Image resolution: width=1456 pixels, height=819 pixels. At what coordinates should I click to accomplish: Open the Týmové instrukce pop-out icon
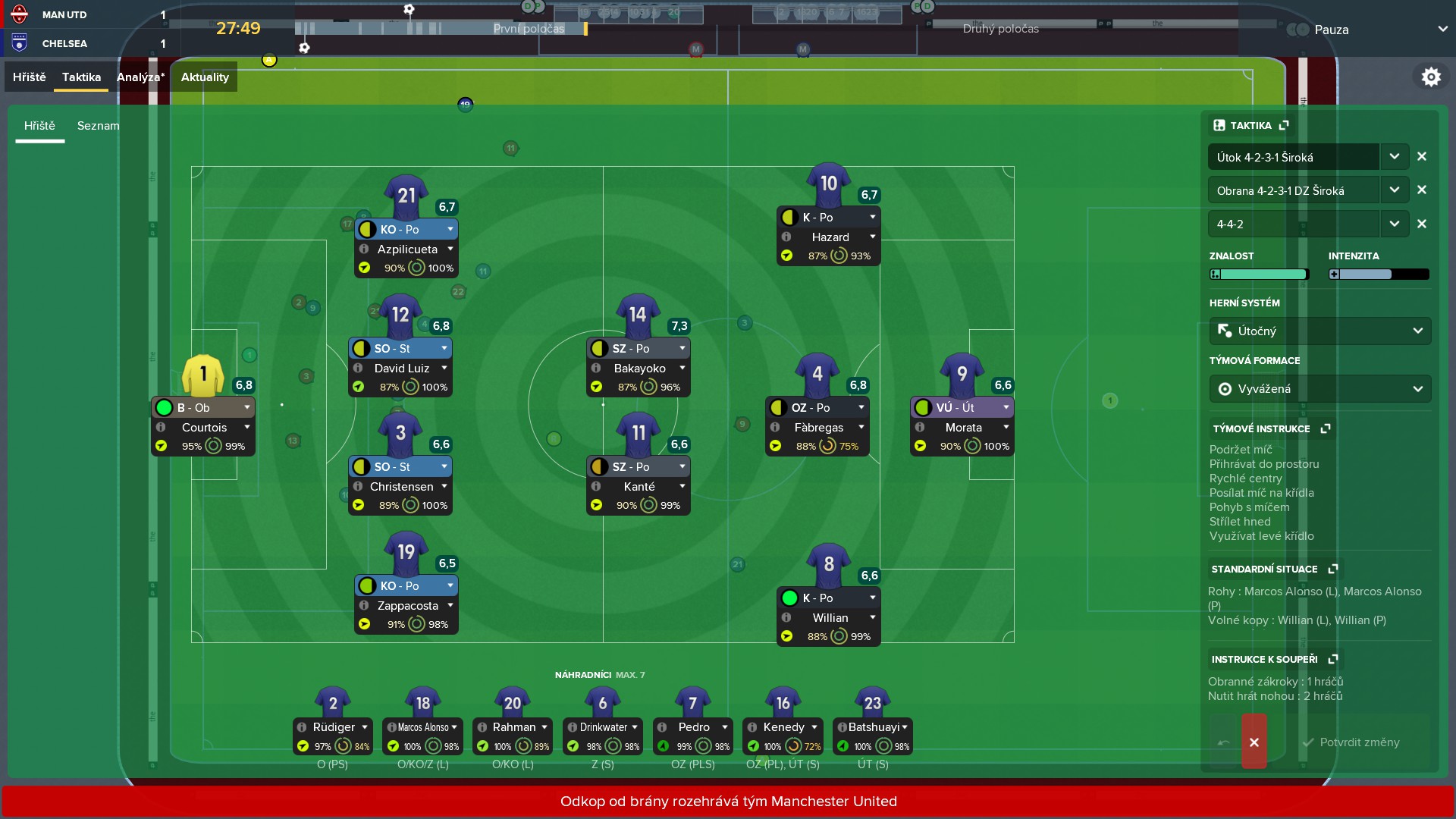[x=1326, y=428]
